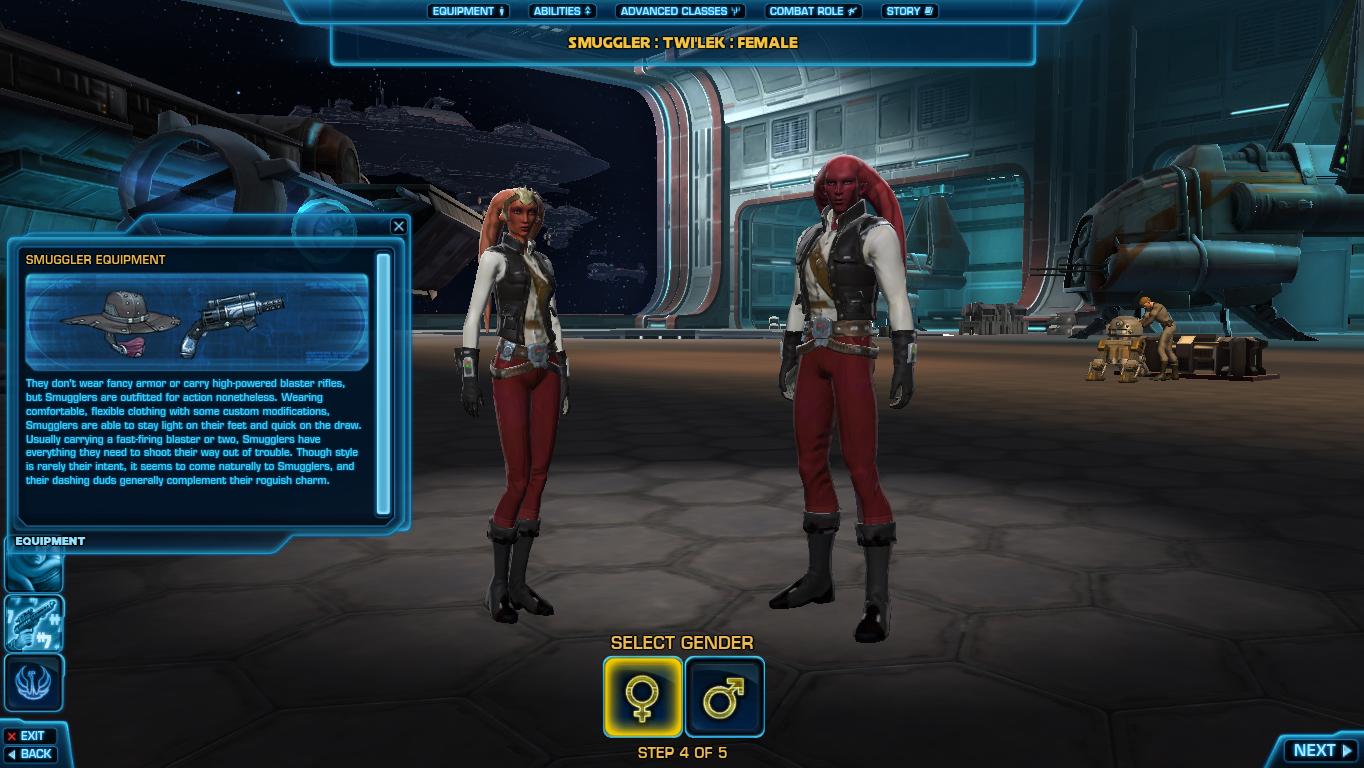Open the Abilities overview

pos(560,11)
